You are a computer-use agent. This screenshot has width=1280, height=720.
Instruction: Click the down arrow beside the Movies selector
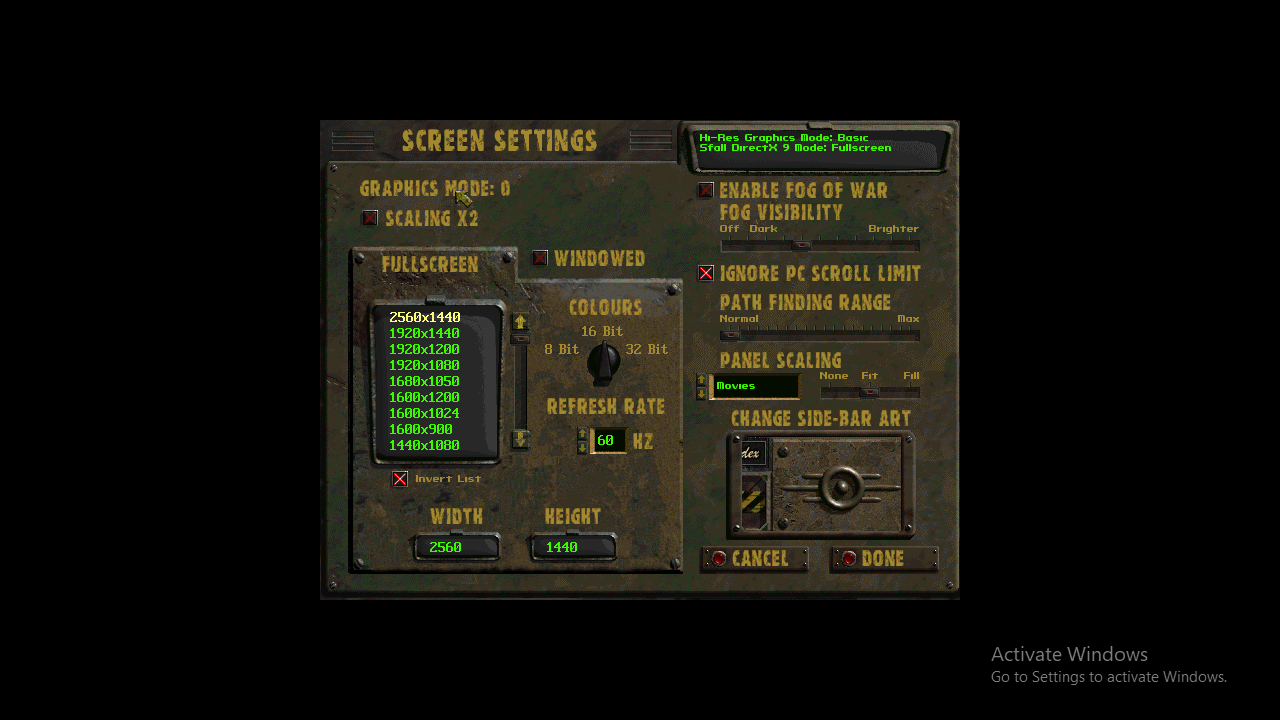point(703,392)
